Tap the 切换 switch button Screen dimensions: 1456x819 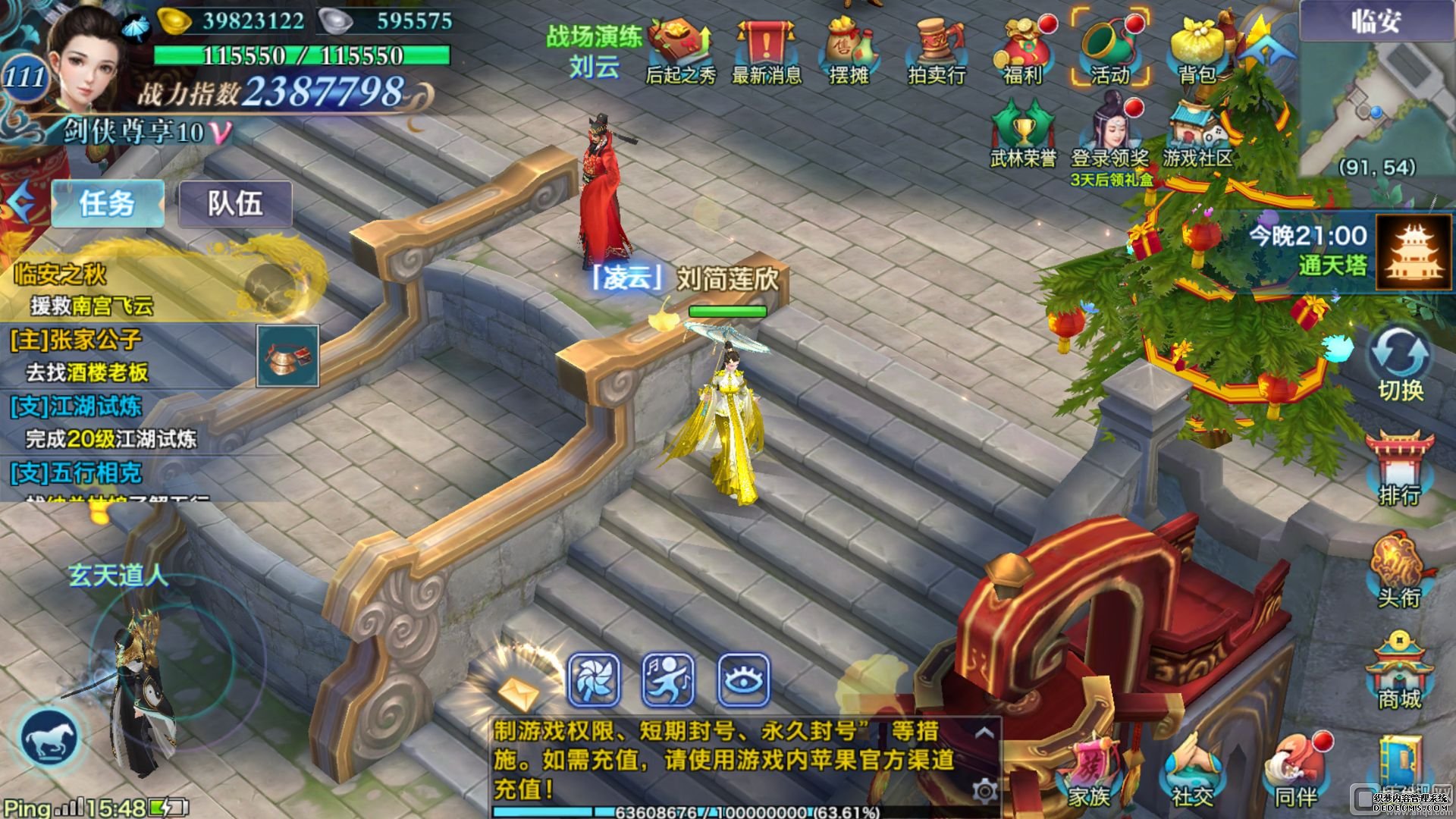[x=1400, y=364]
